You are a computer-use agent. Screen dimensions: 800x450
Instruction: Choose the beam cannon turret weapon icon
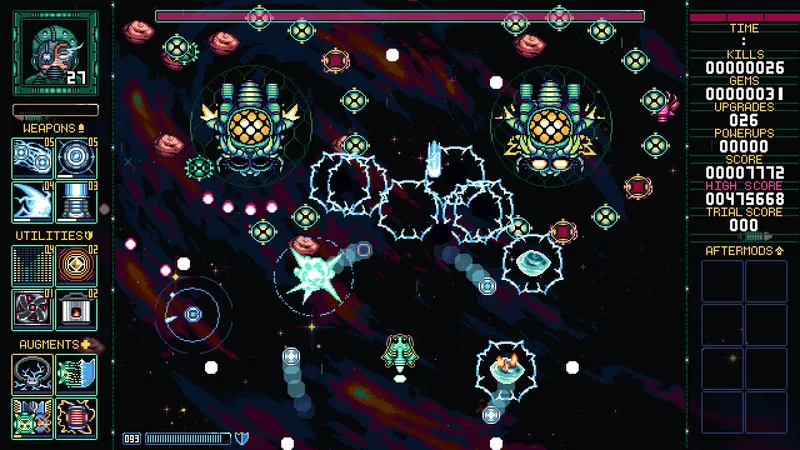coord(76,200)
